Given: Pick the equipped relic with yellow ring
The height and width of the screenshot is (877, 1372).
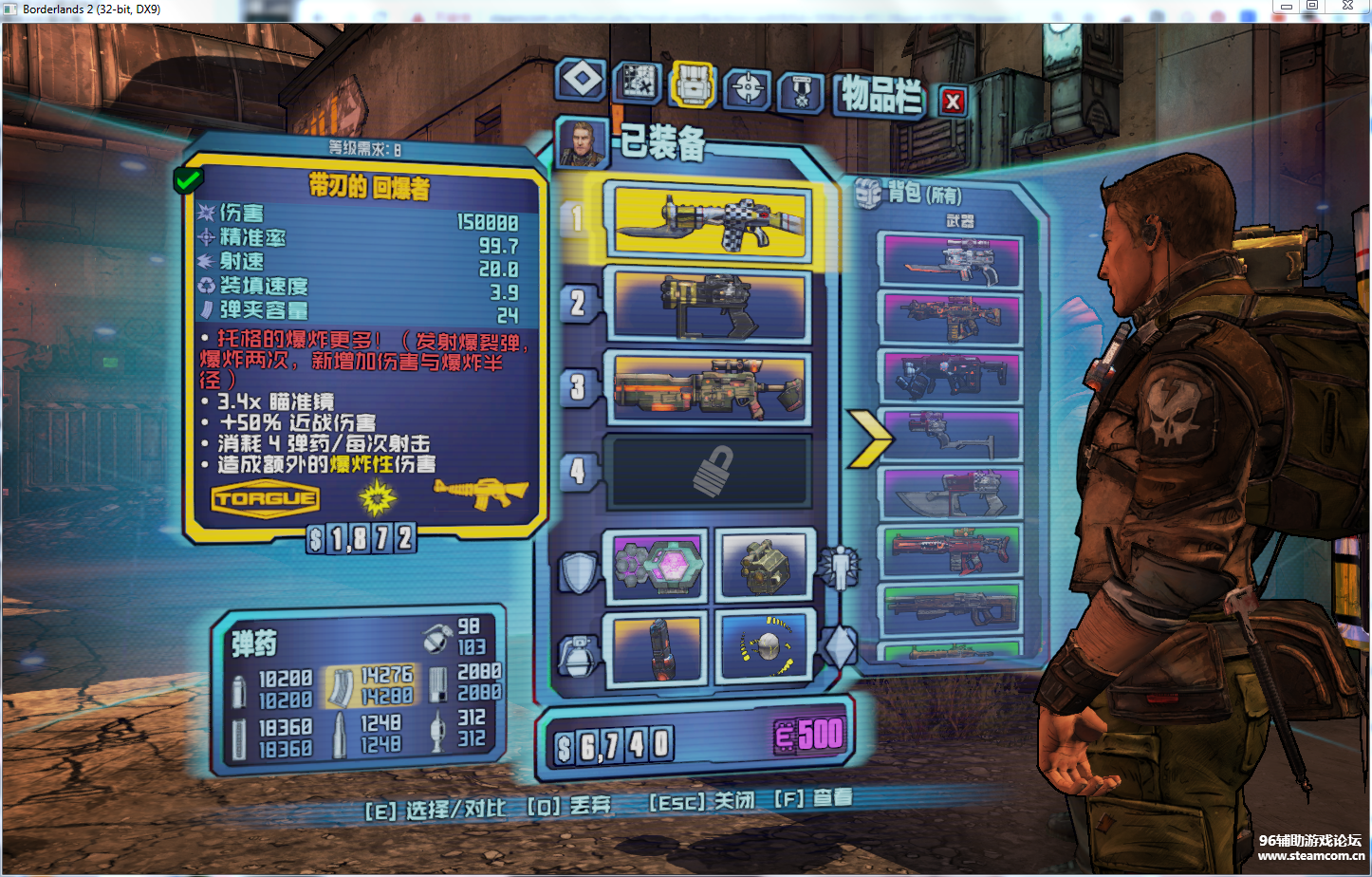Looking at the screenshot, I should tap(764, 647).
